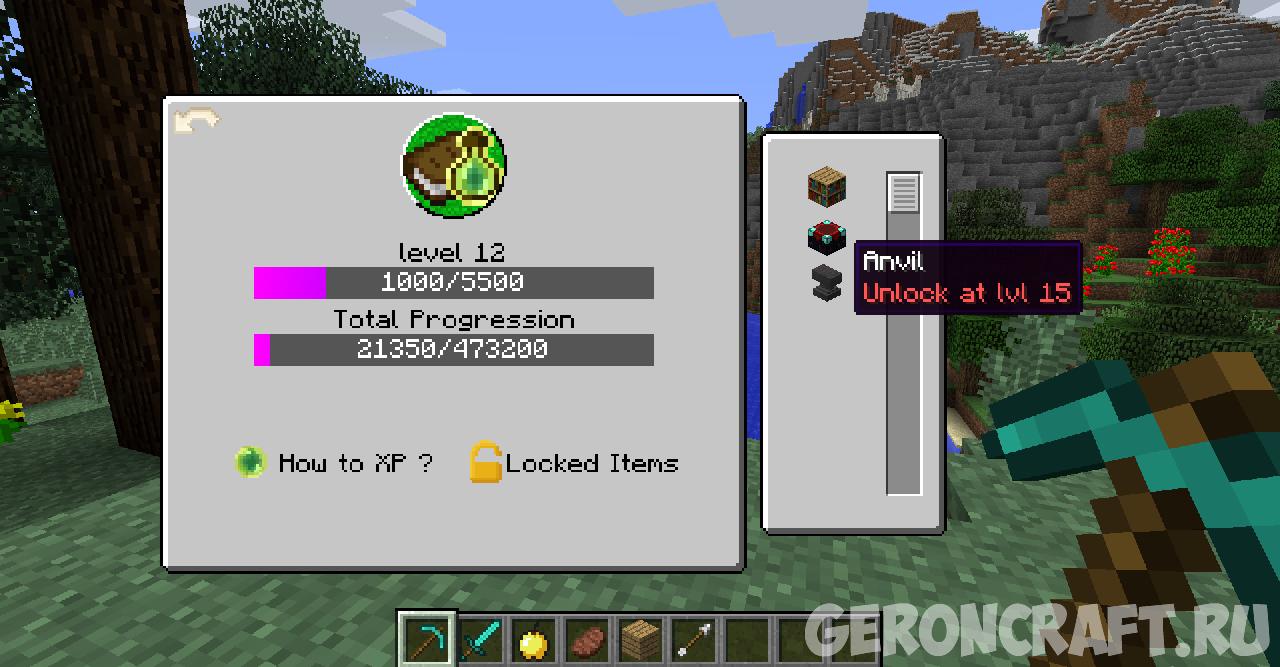Open the Locked Items list
The height and width of the screenshot is (667, 1280).
(x=575, y=463)
